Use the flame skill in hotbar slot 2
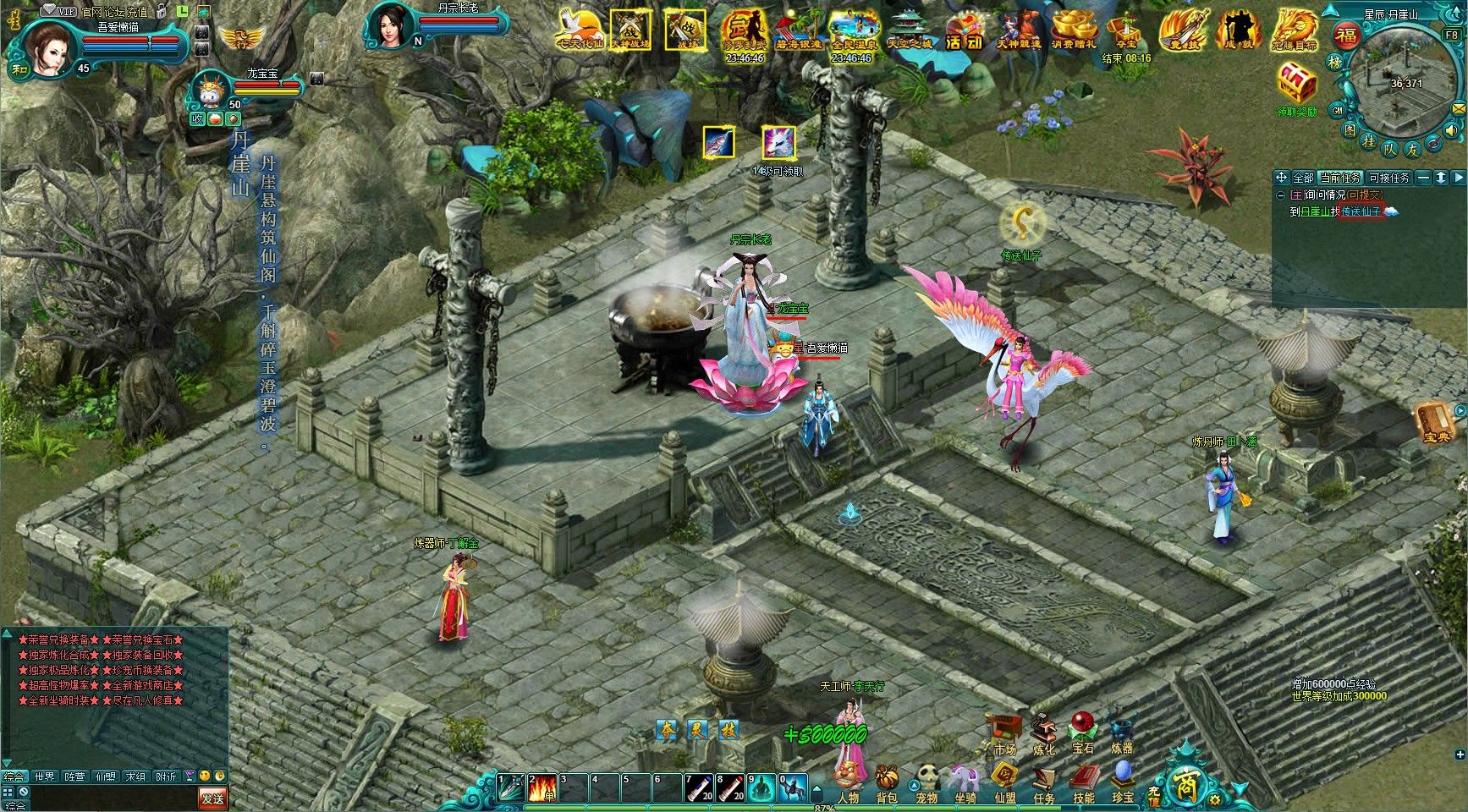The image size is (1468, 812). coord(542,788)
